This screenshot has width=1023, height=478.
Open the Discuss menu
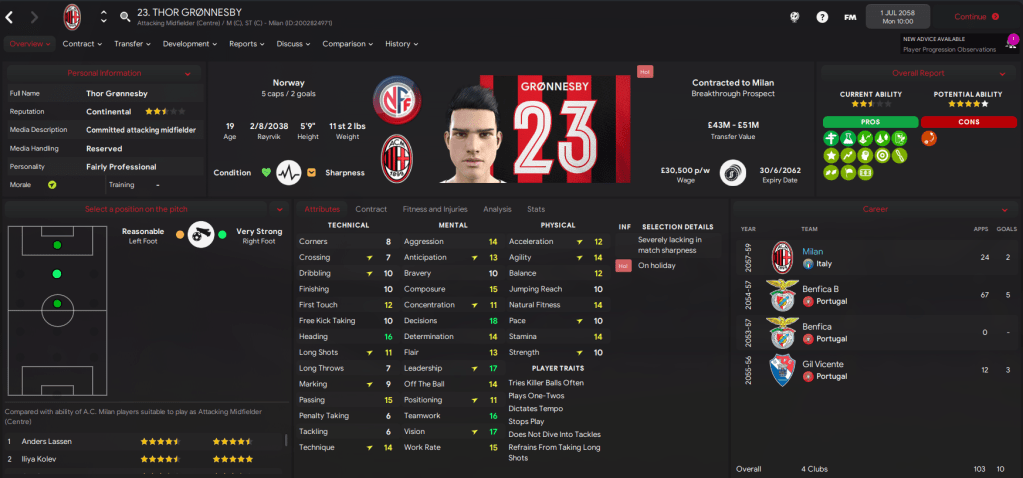pyautogui.click(x=293, y=44)
